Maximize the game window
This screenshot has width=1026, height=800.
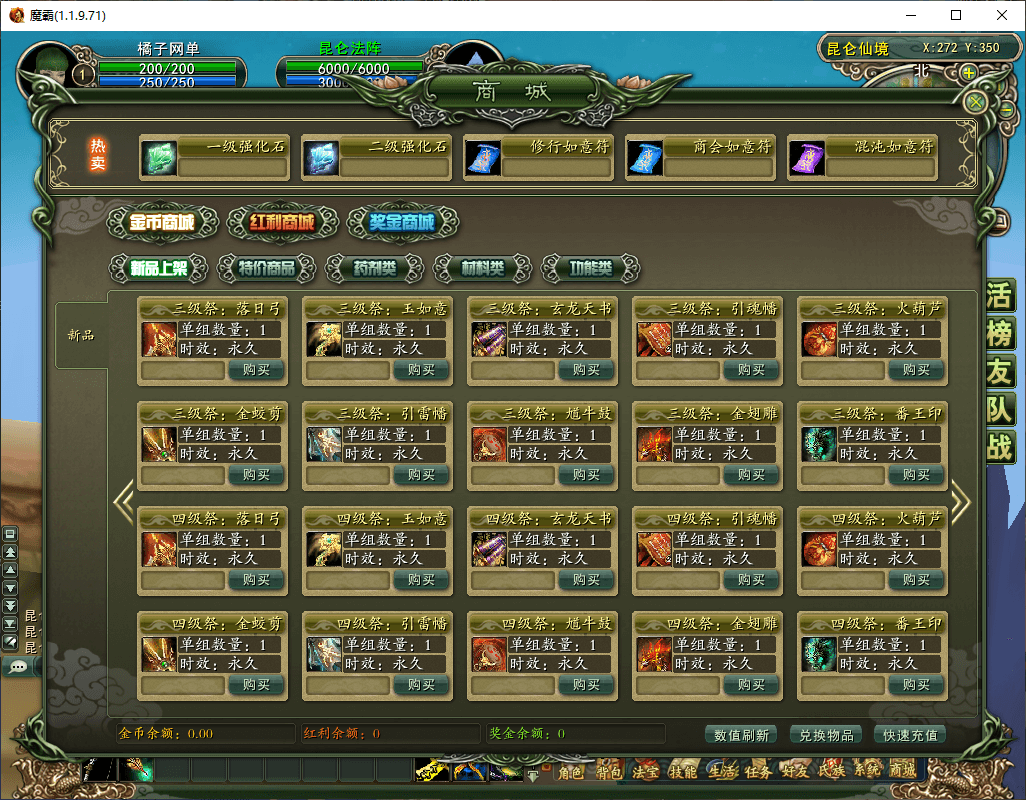(x=955, y=16)
